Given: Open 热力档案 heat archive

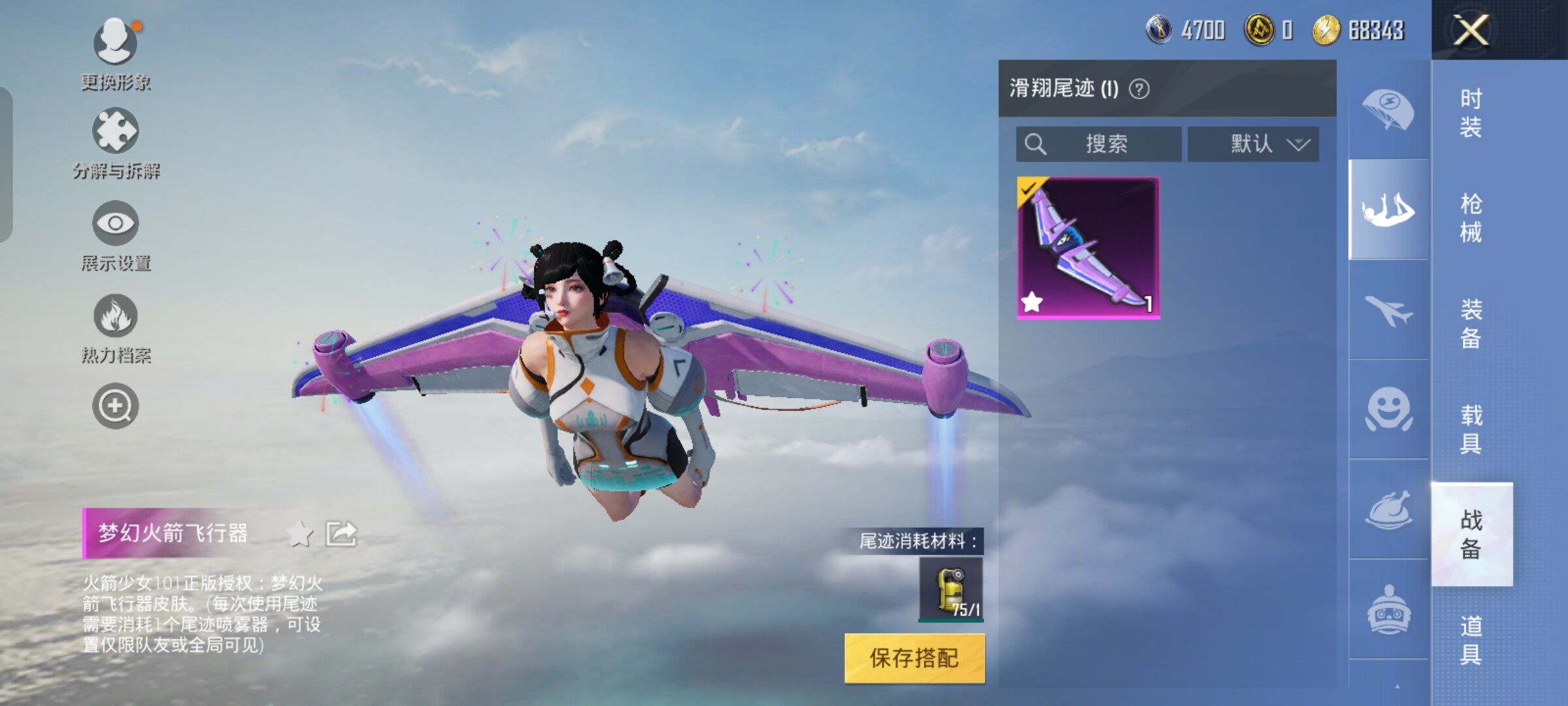Looking at the screenshot, I should pos(116,328).
